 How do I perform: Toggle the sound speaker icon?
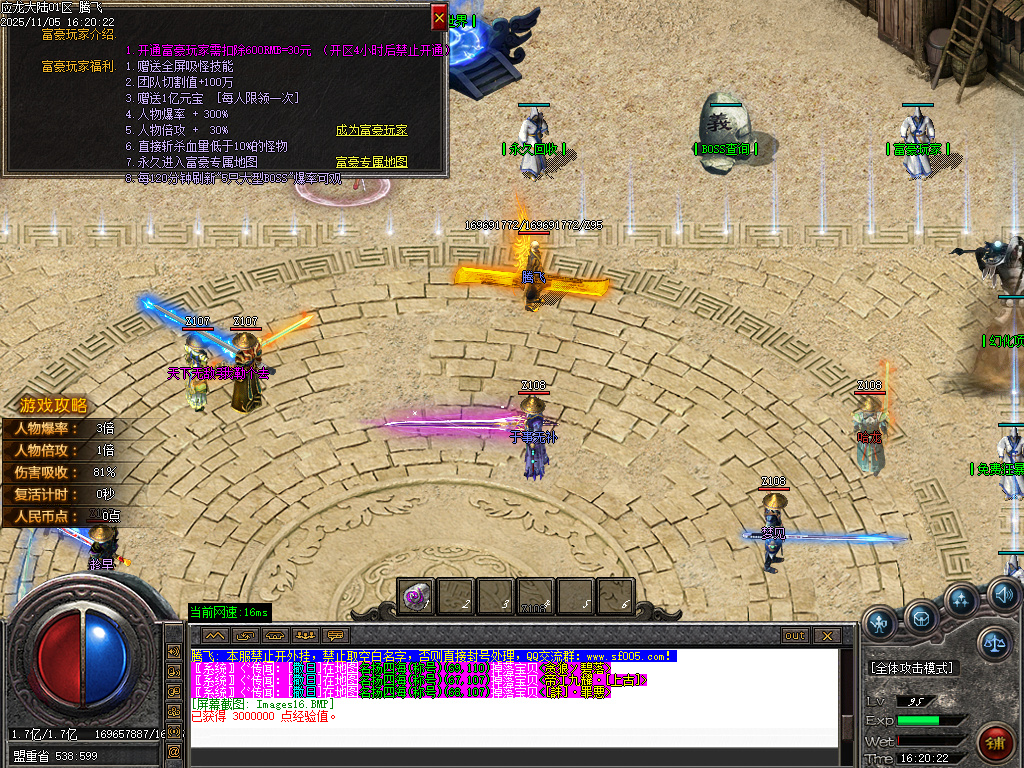pos(1003,596)
